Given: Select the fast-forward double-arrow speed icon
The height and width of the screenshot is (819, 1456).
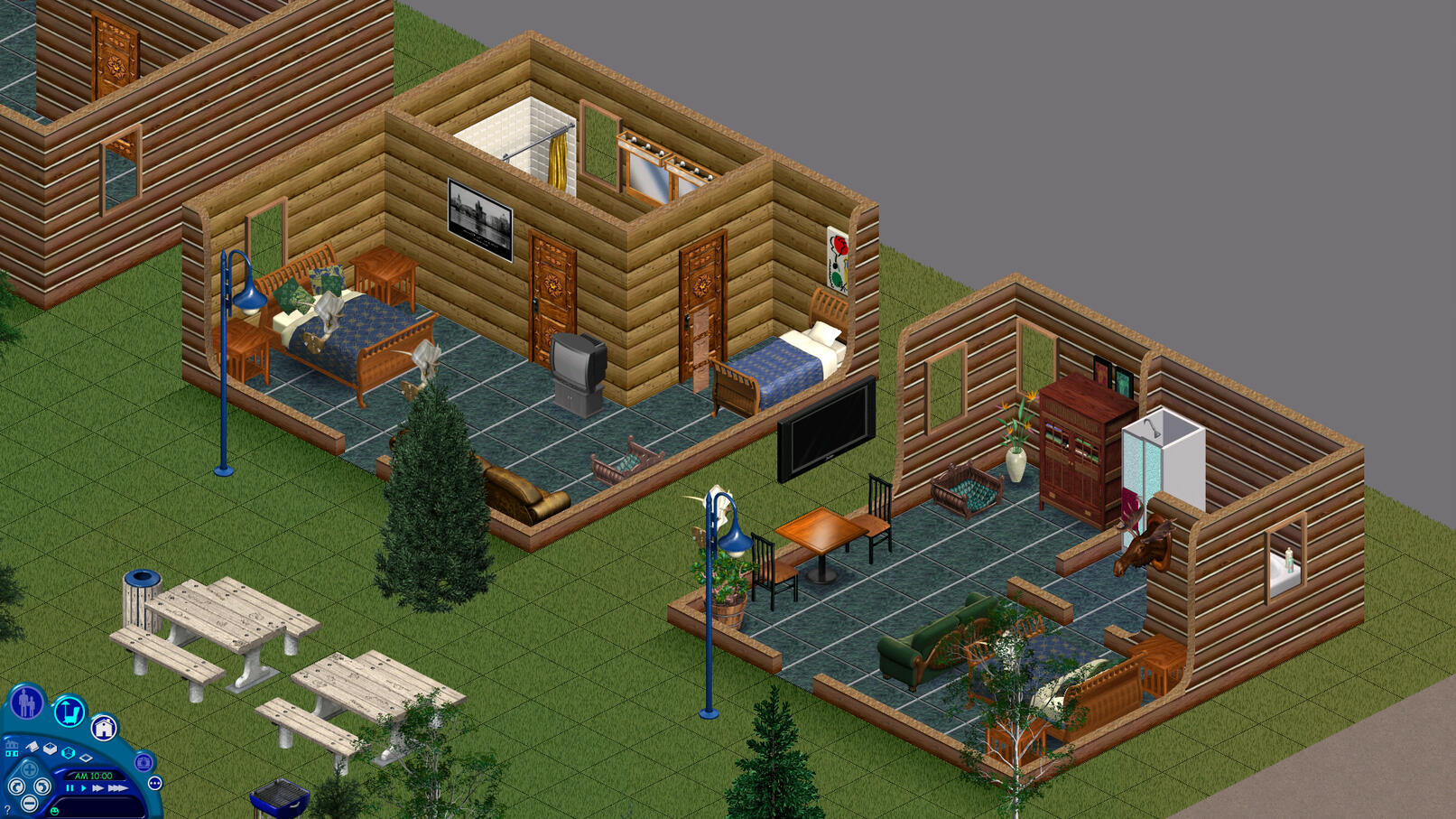Looking at the screenshot, I should click(x=98, y=788).
